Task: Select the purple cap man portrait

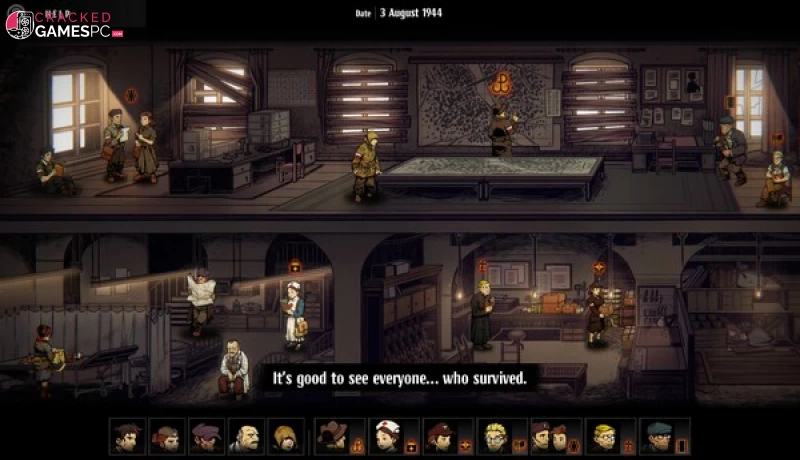Action: [x=207, y=436]
